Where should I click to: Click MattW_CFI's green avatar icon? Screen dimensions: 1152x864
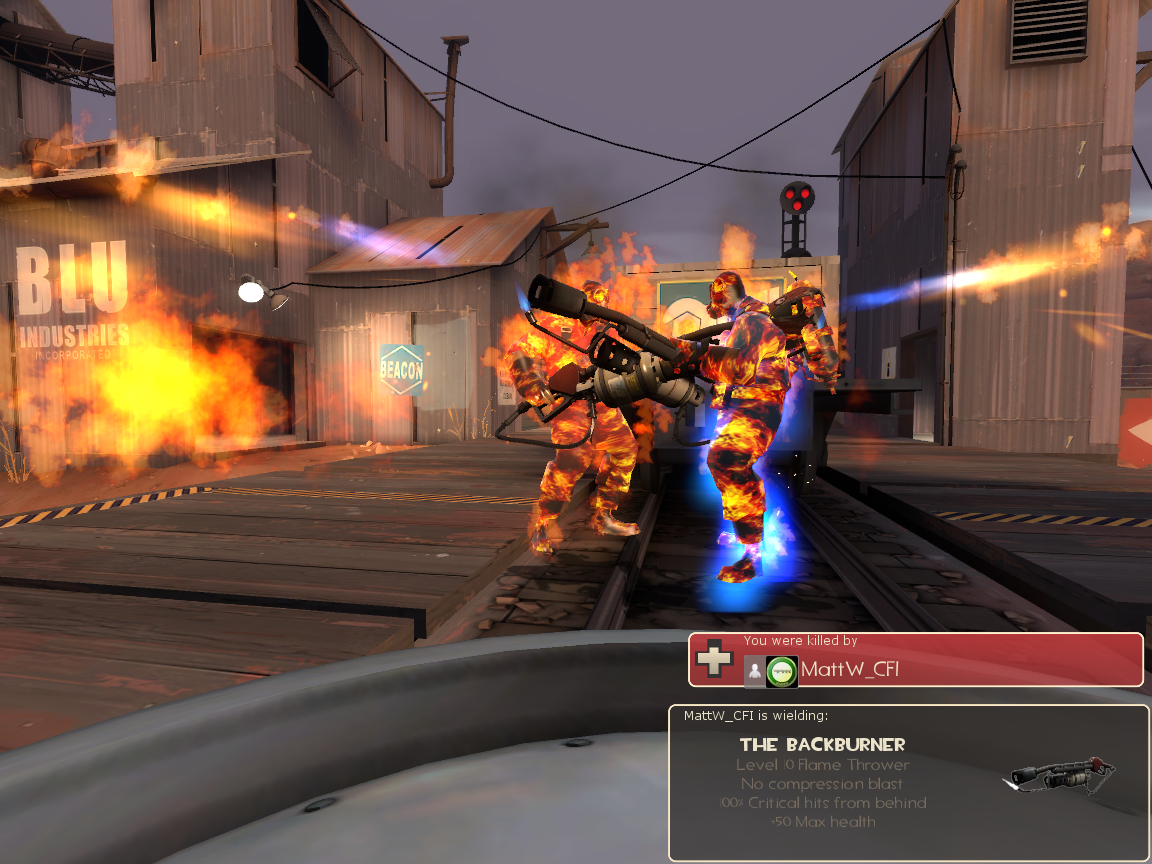(x=782, y=671)
